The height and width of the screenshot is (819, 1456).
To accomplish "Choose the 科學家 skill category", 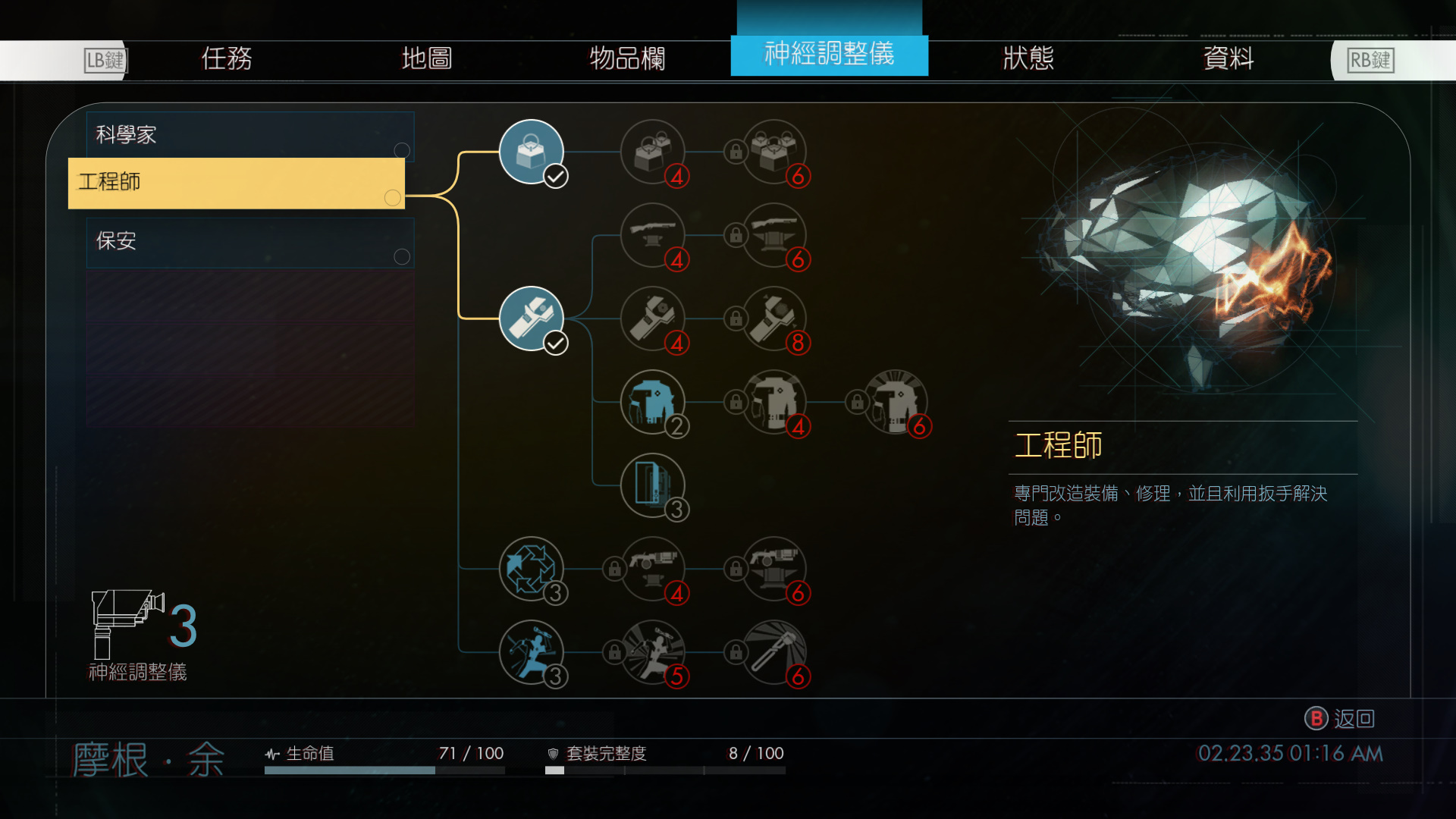I will coord(249,136).
